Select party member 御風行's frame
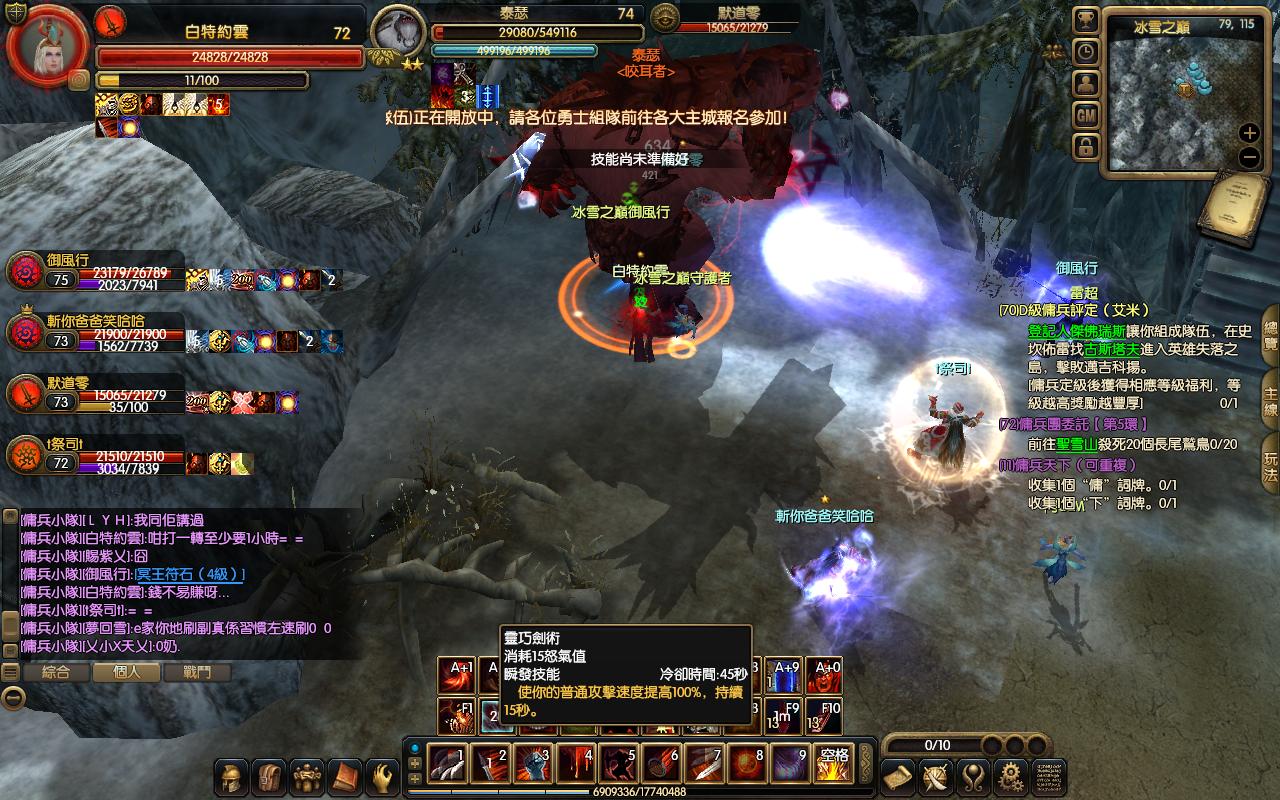 coord(95,271)
